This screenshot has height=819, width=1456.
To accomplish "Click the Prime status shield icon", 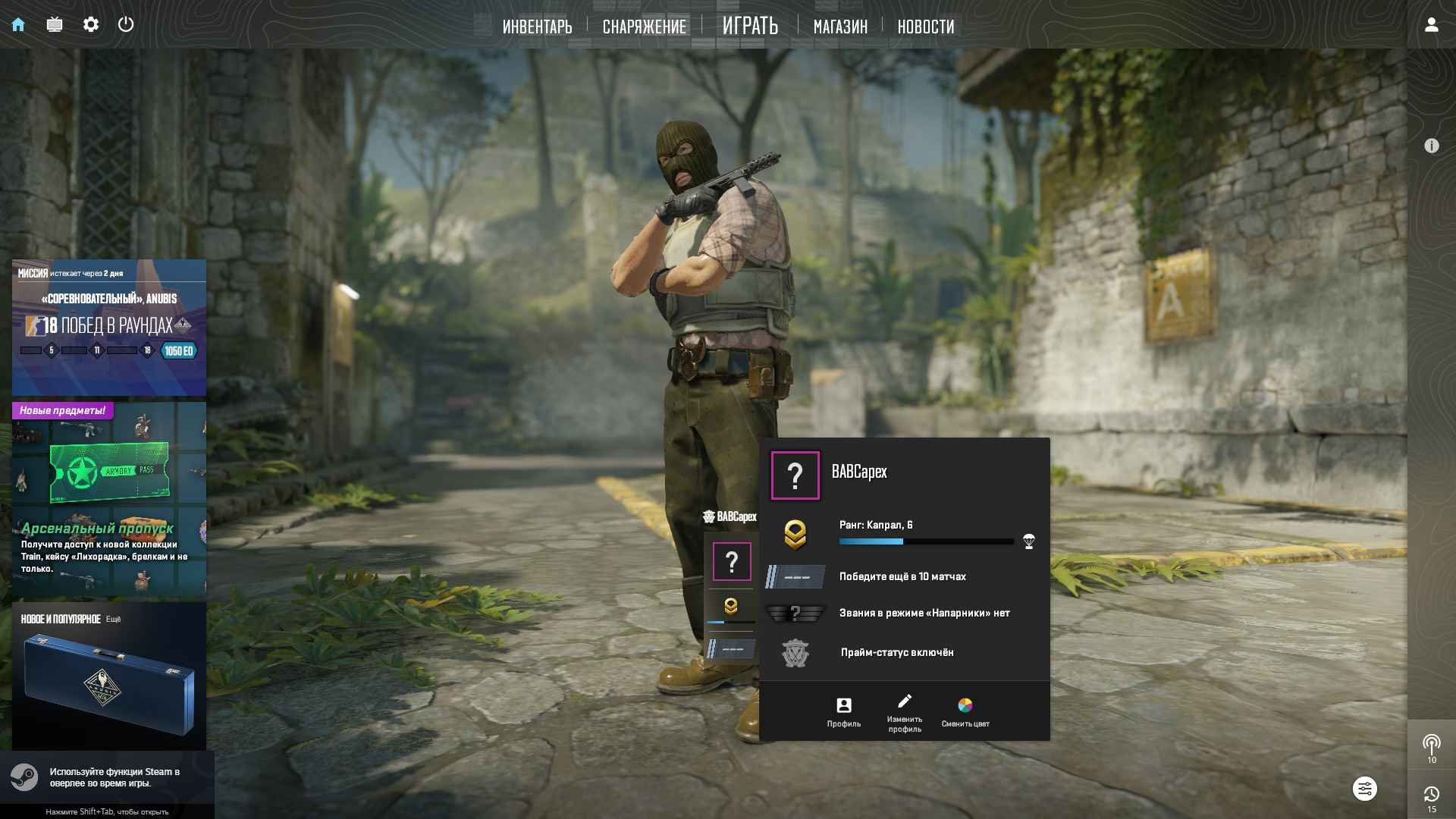I will pyautogui.click(x=795, y=652).
